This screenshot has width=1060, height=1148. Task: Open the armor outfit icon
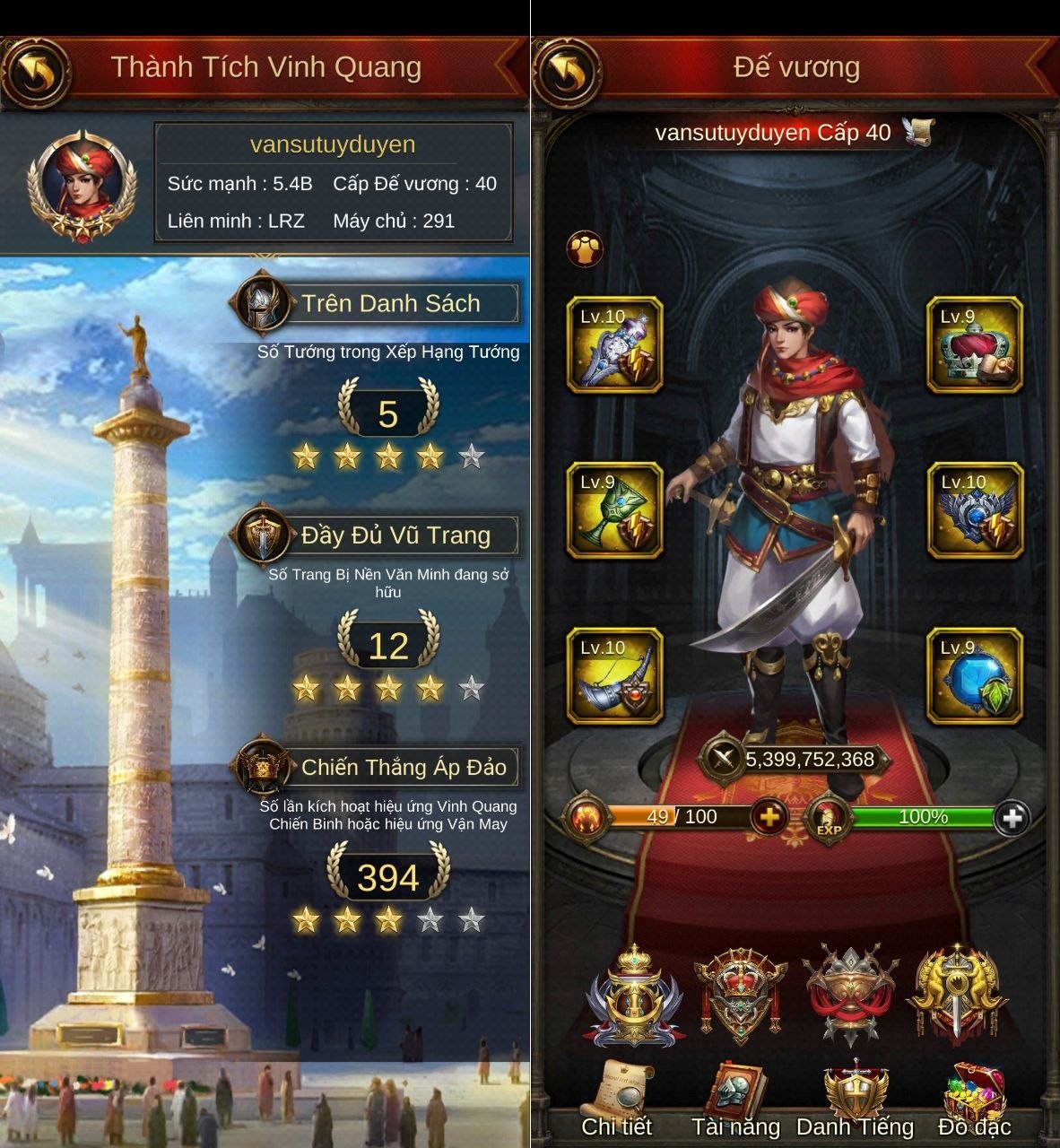coord(586,249)
